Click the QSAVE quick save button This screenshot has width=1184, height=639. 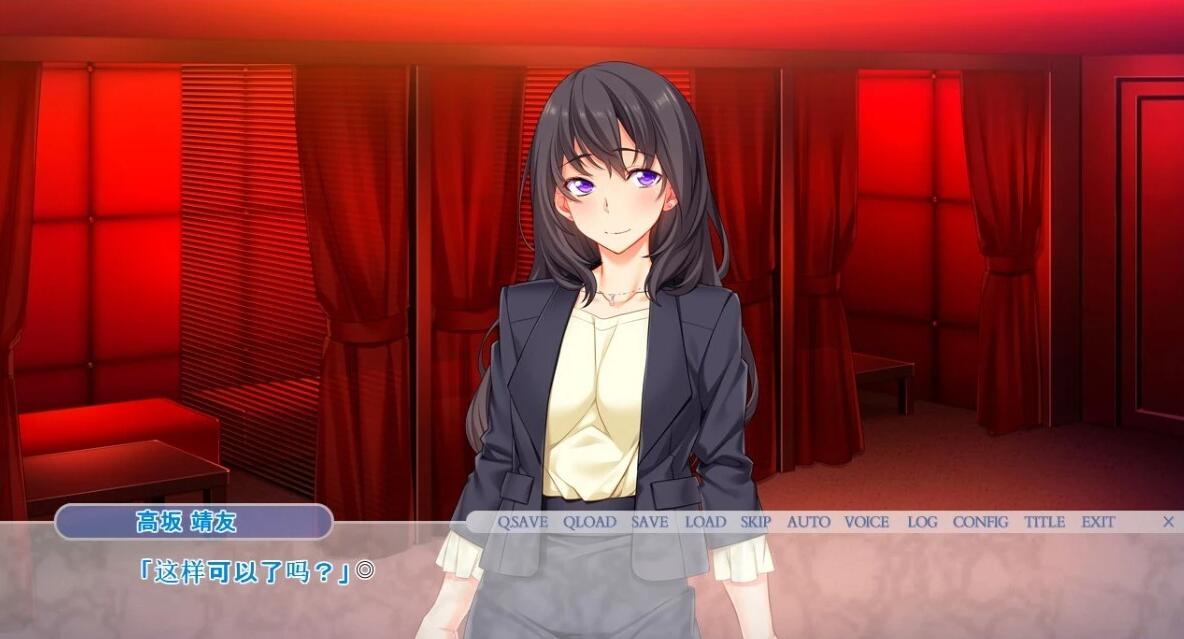pyautogui.click(x=524, y=522)
